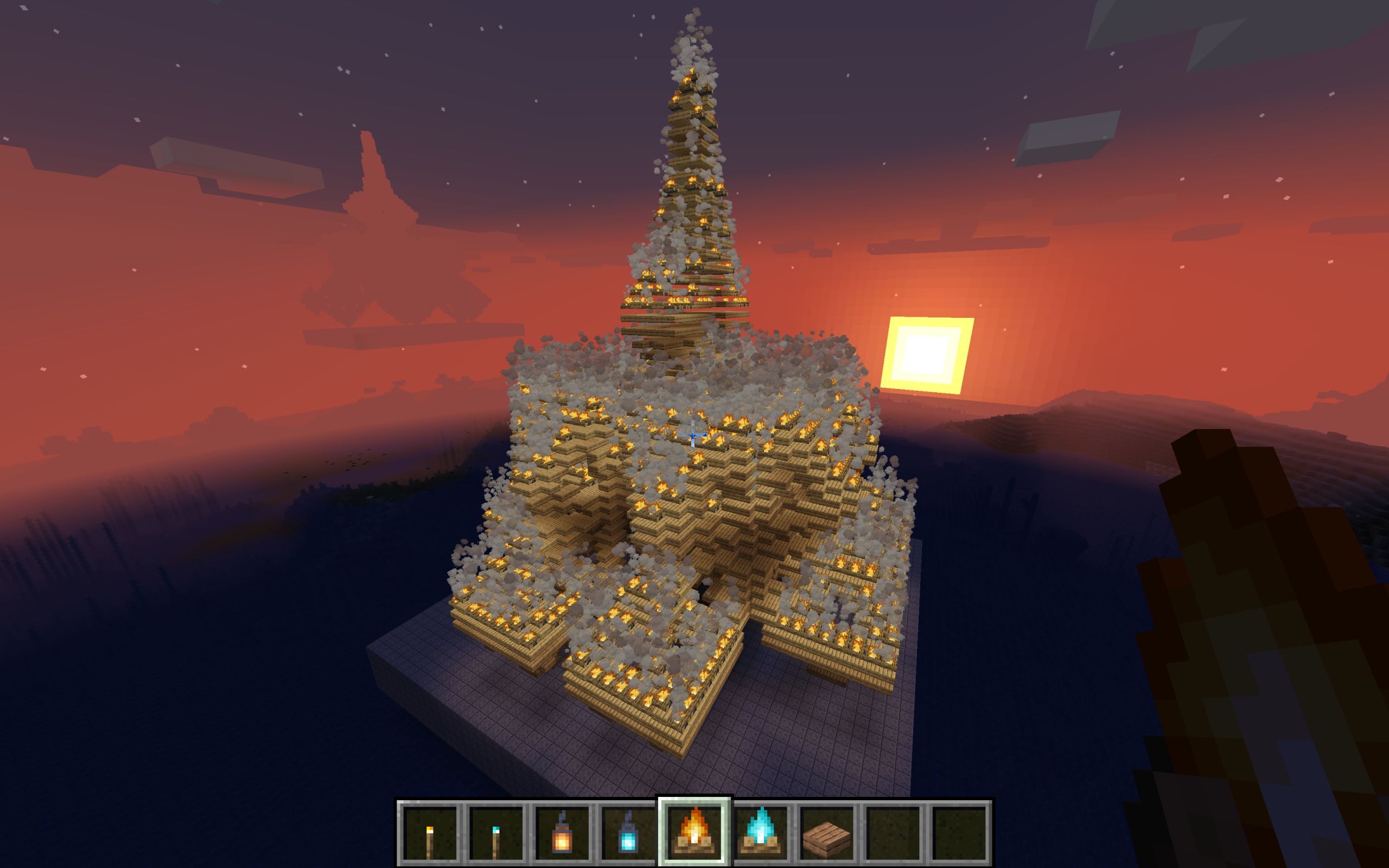Click the highlighted orange campfire slot
1389x868 pixels.
tap(694, 833)
